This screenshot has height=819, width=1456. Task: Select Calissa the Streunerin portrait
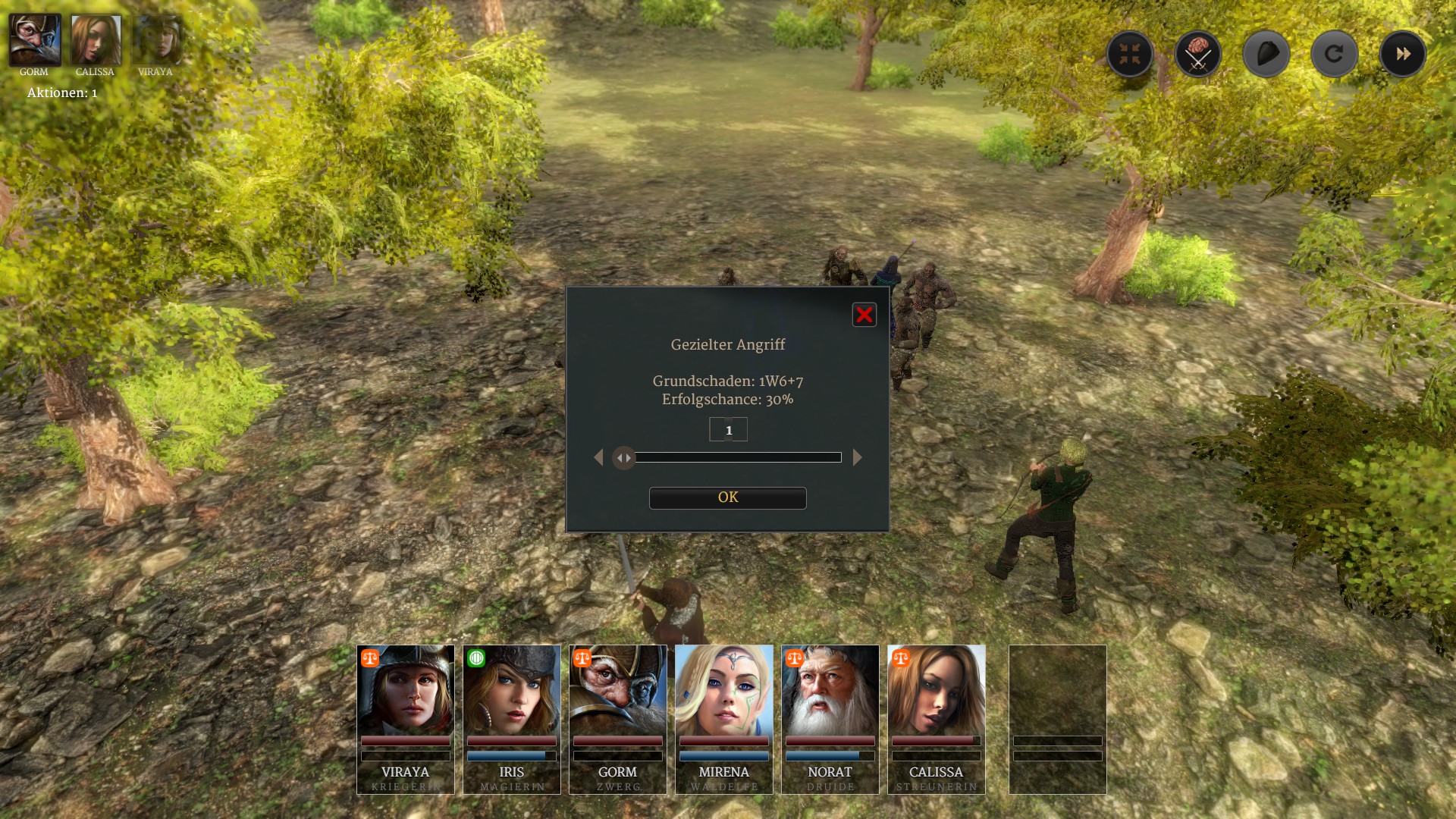tap(937, 718)
